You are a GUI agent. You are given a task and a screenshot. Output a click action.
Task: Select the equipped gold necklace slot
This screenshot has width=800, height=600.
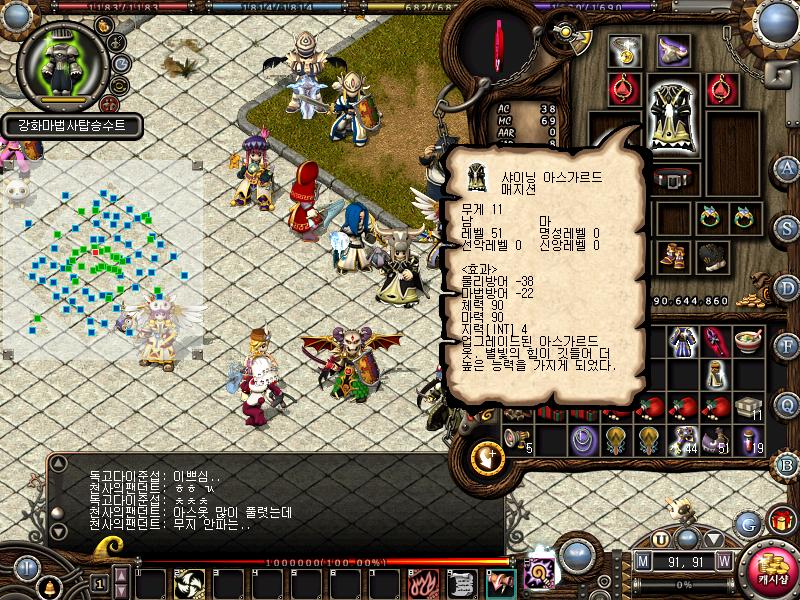tap(627, 51)
